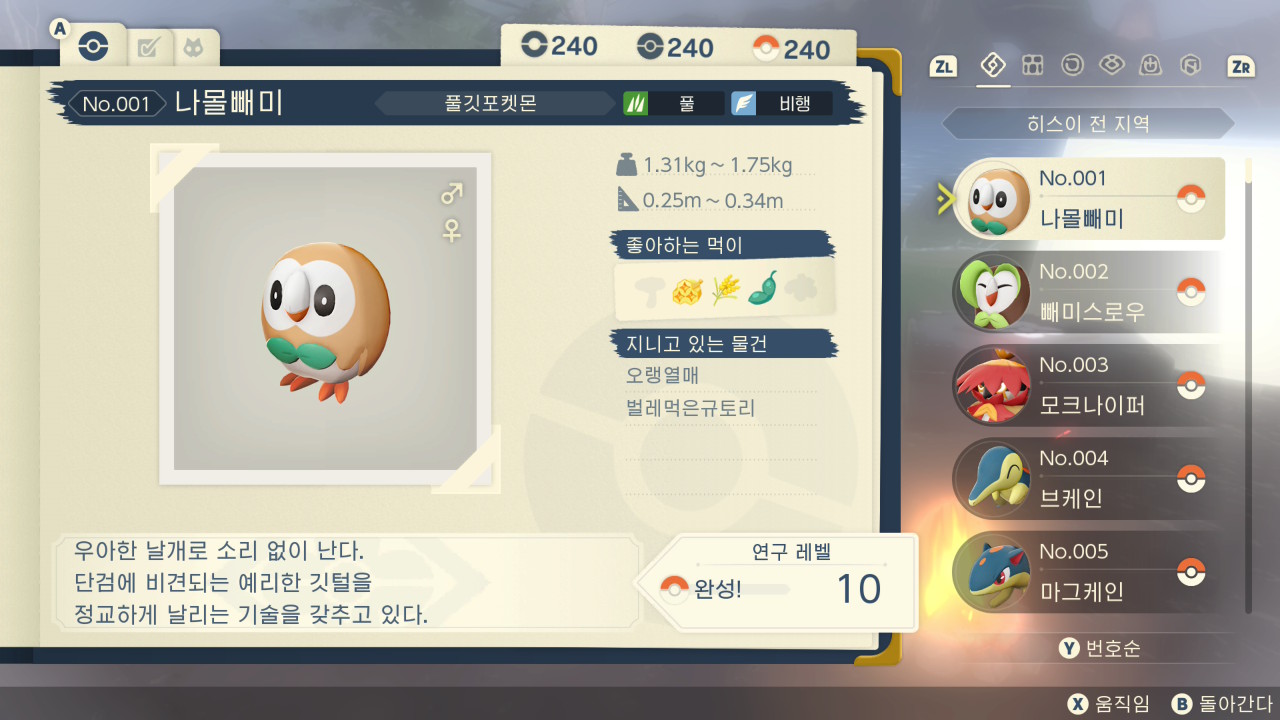Show the male form of 나몰빼미
This screenshot has width=1280, height=720.
(452, 193)
